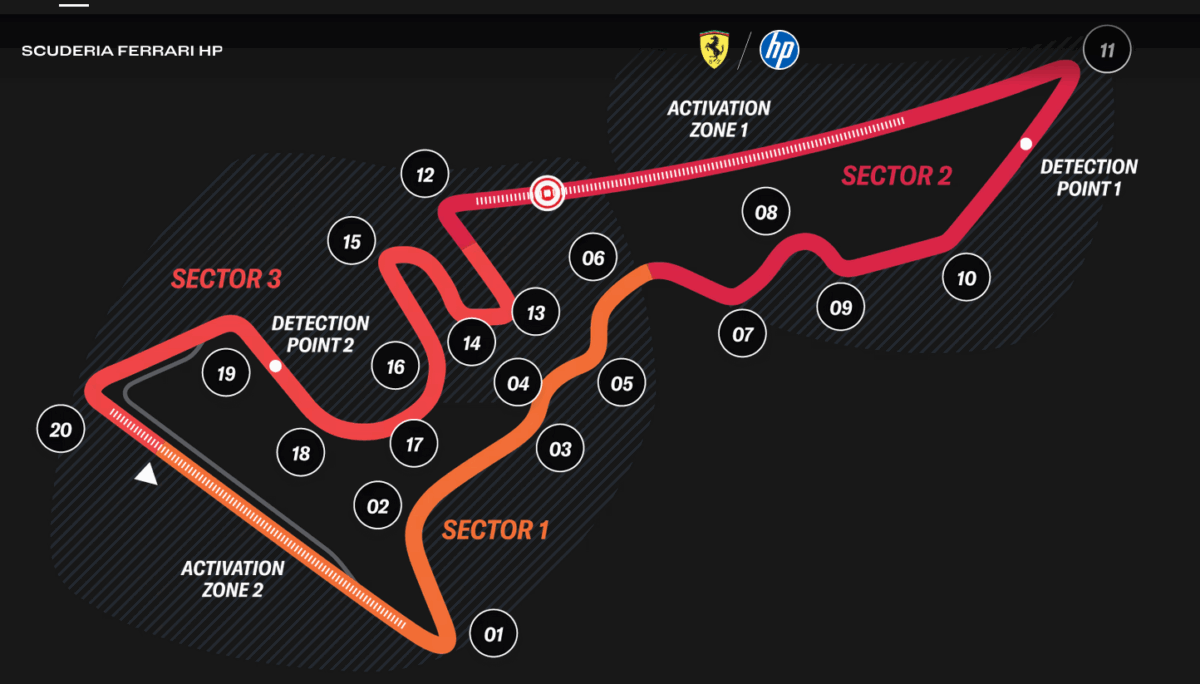
Task: Click the turn 06 marker
Action: (x=593, y=258)
